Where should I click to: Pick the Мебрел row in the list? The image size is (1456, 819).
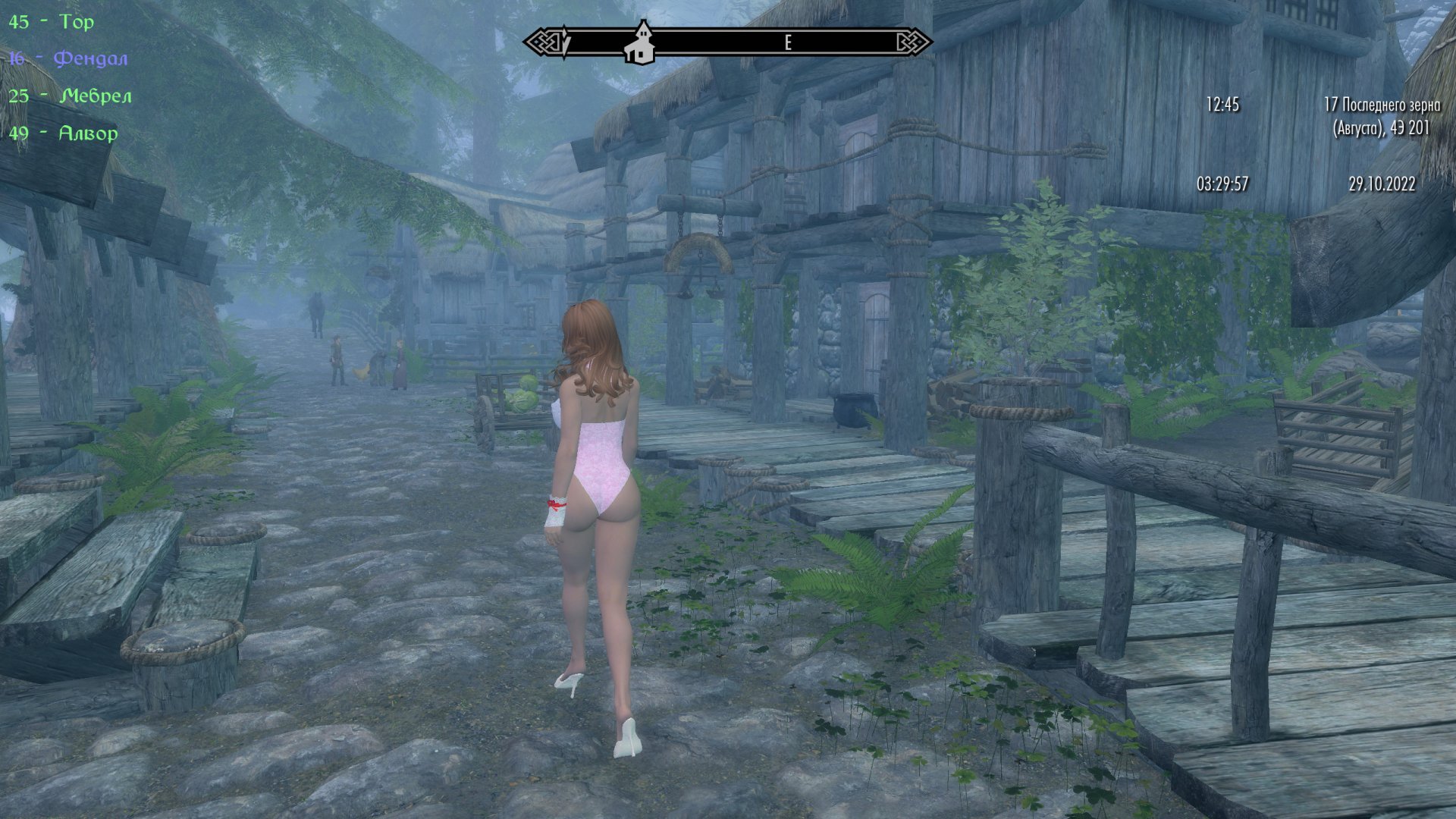[71, 96]
